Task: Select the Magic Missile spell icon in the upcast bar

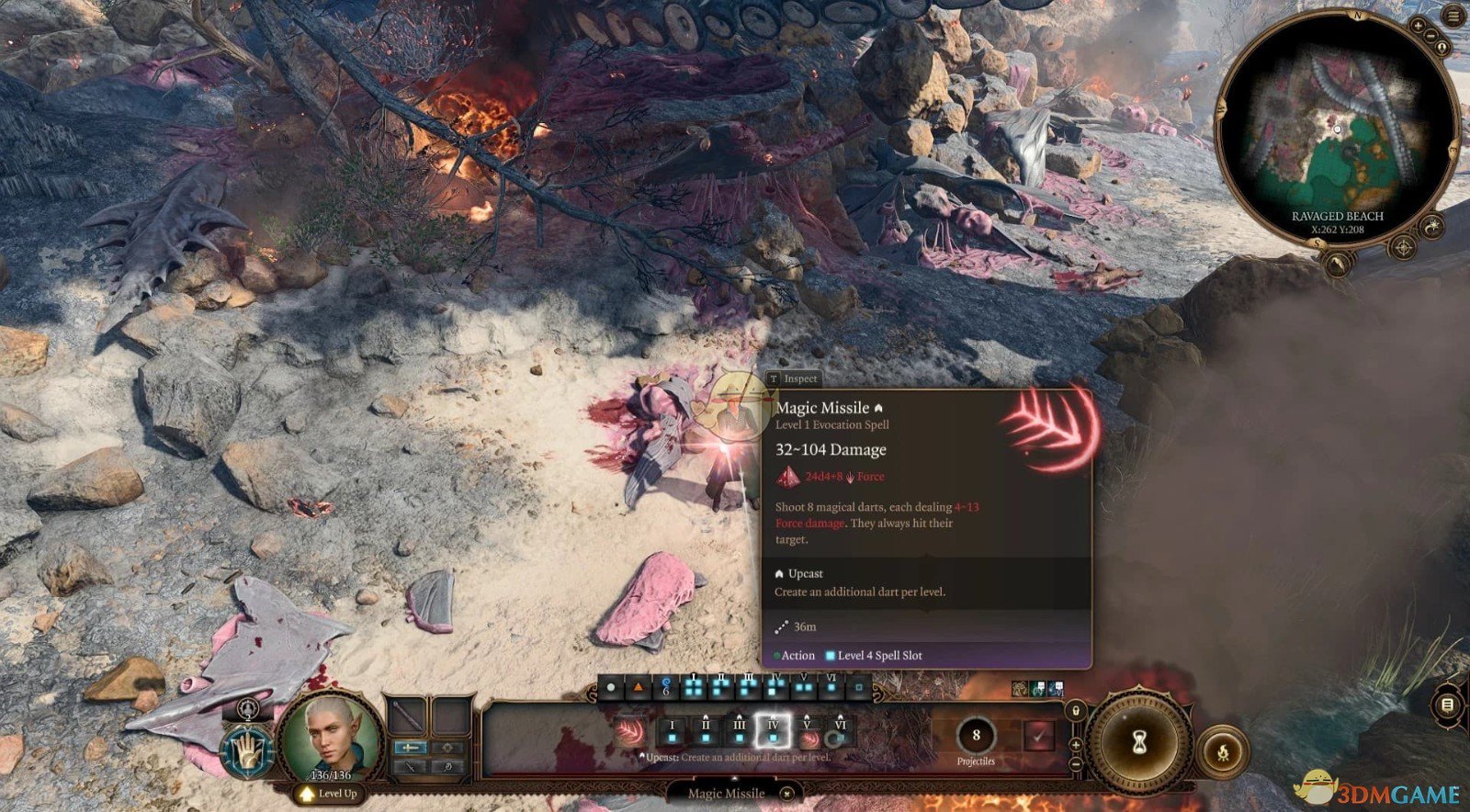Action: tap(628, 731)
